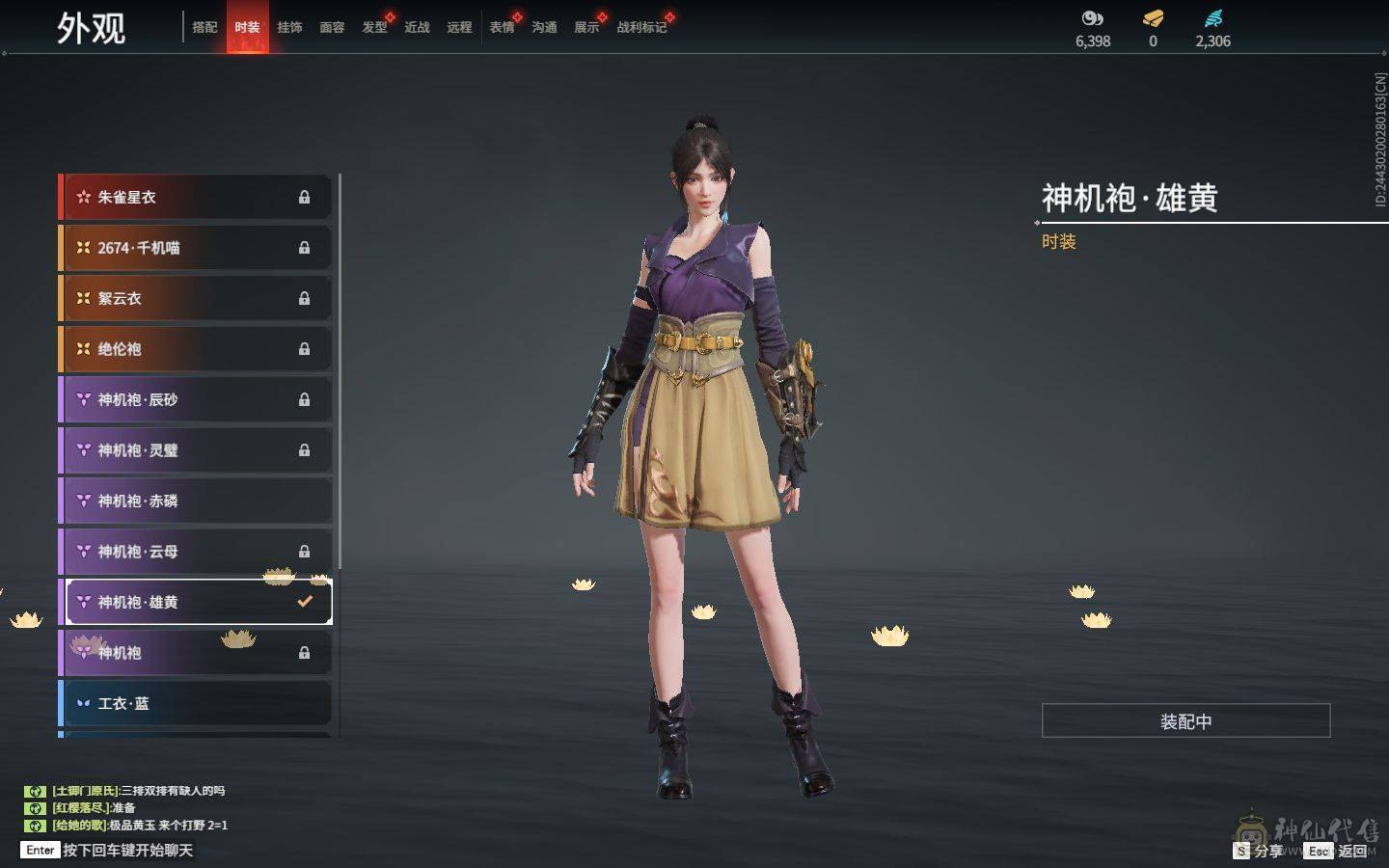Click the lock on 神机袍·灵璧
This screenshot has height=868, width=1389.
305,449
